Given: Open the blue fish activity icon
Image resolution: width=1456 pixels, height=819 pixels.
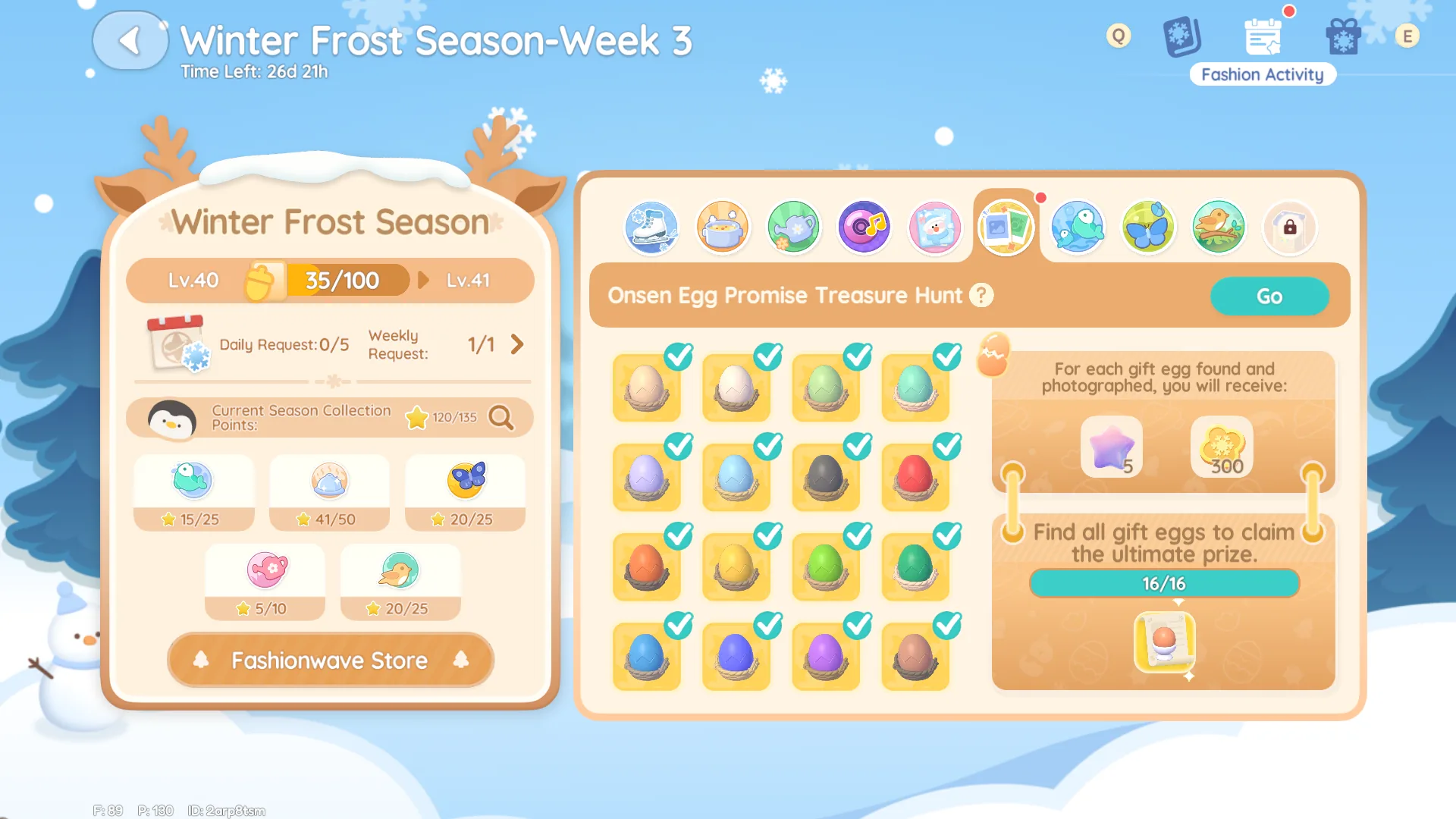Looking at the screenshot, I should (x=1077, y=227).
